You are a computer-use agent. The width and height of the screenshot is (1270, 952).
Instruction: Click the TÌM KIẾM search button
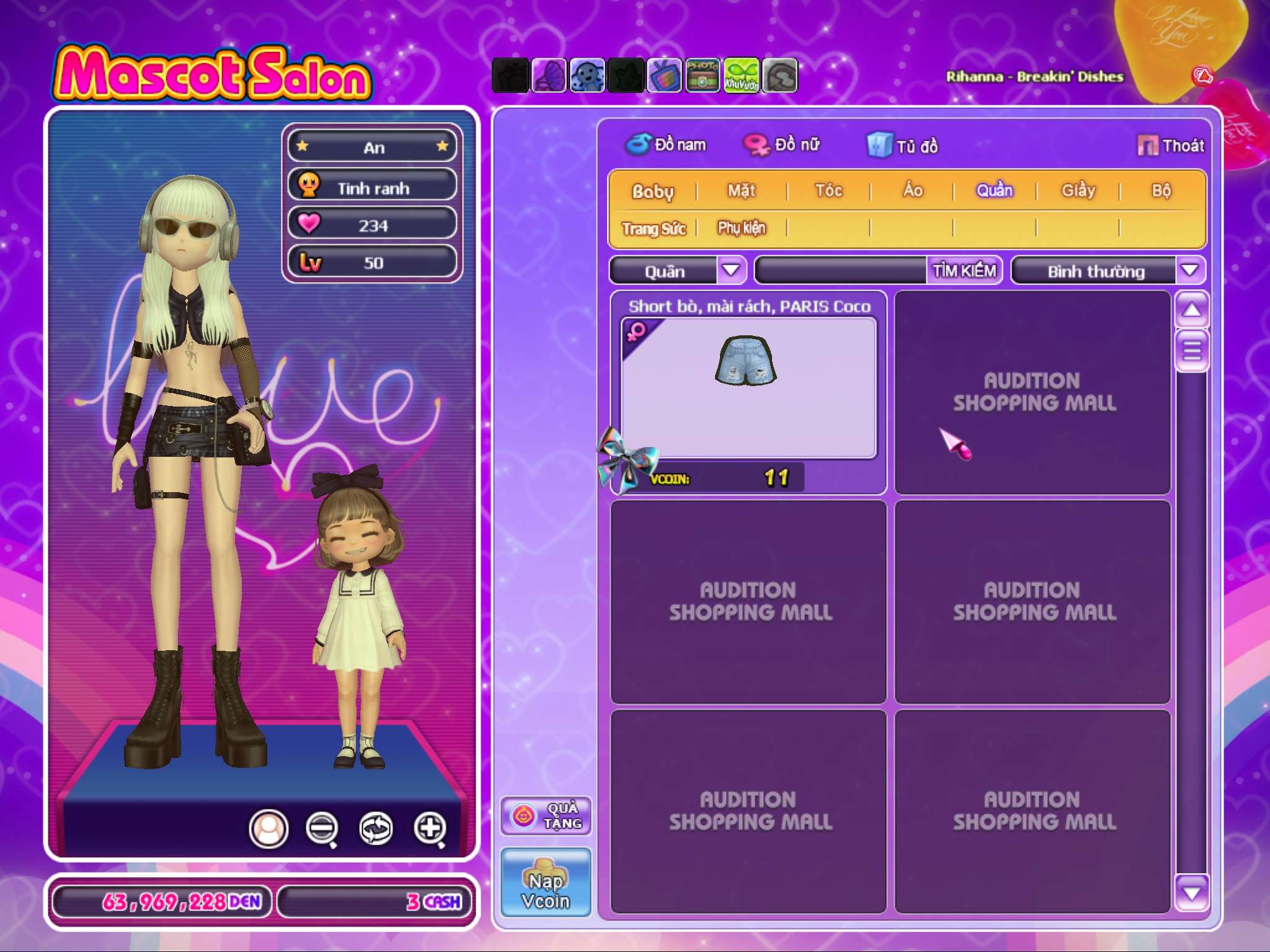pos(964,271)
